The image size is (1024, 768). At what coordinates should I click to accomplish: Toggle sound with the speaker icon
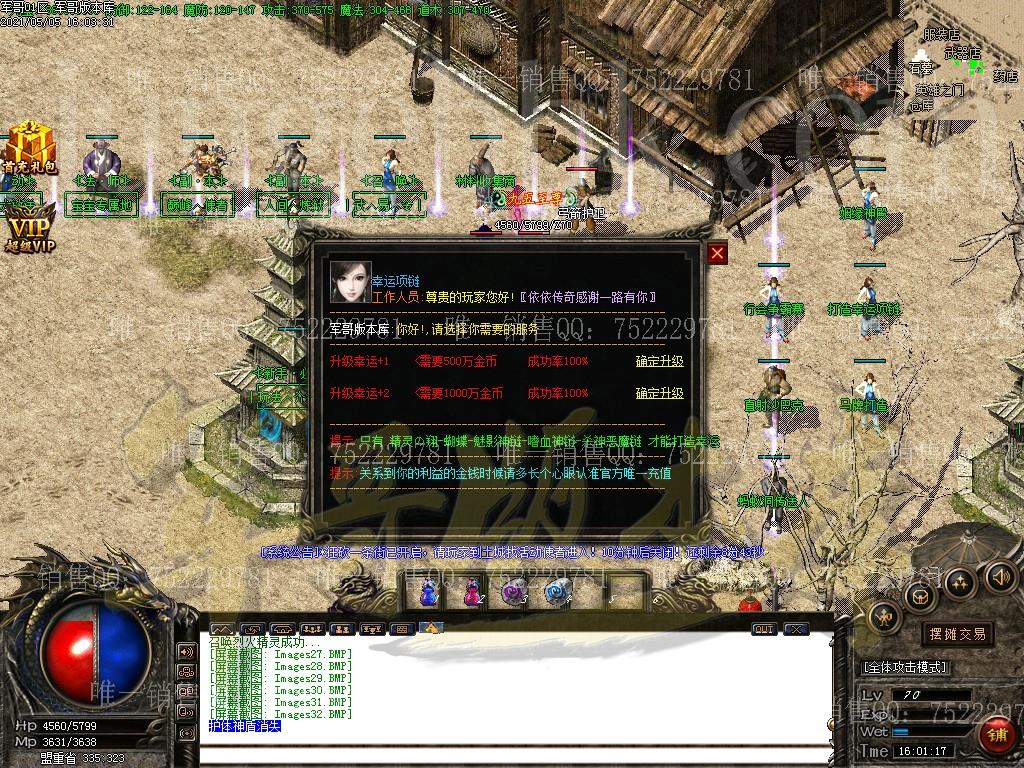click(x=1000, y=576)
